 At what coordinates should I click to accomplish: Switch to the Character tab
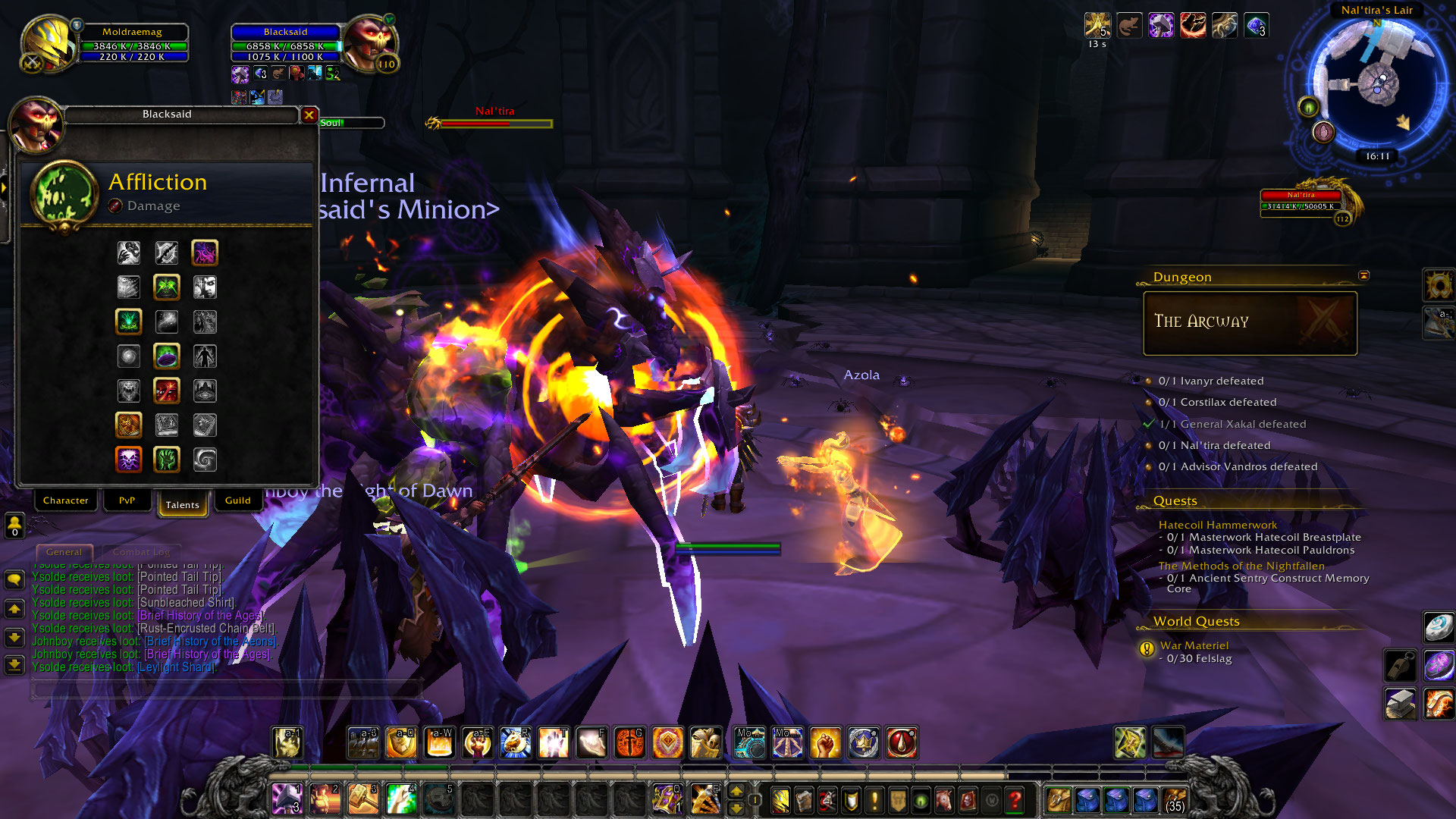click(x=66, y=500)
